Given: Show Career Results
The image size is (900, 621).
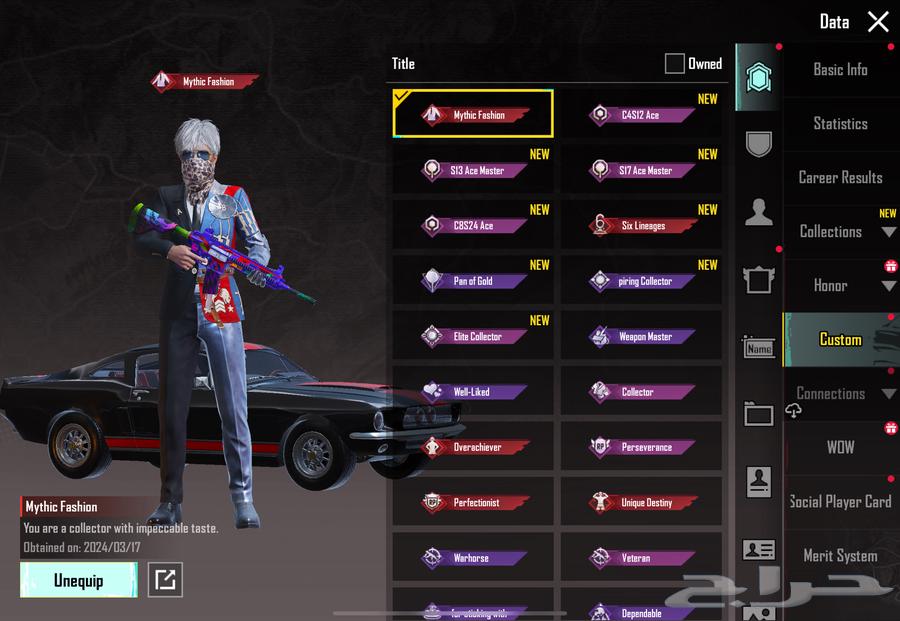Looking at the screenshot, I should click(x=840, y=178).
